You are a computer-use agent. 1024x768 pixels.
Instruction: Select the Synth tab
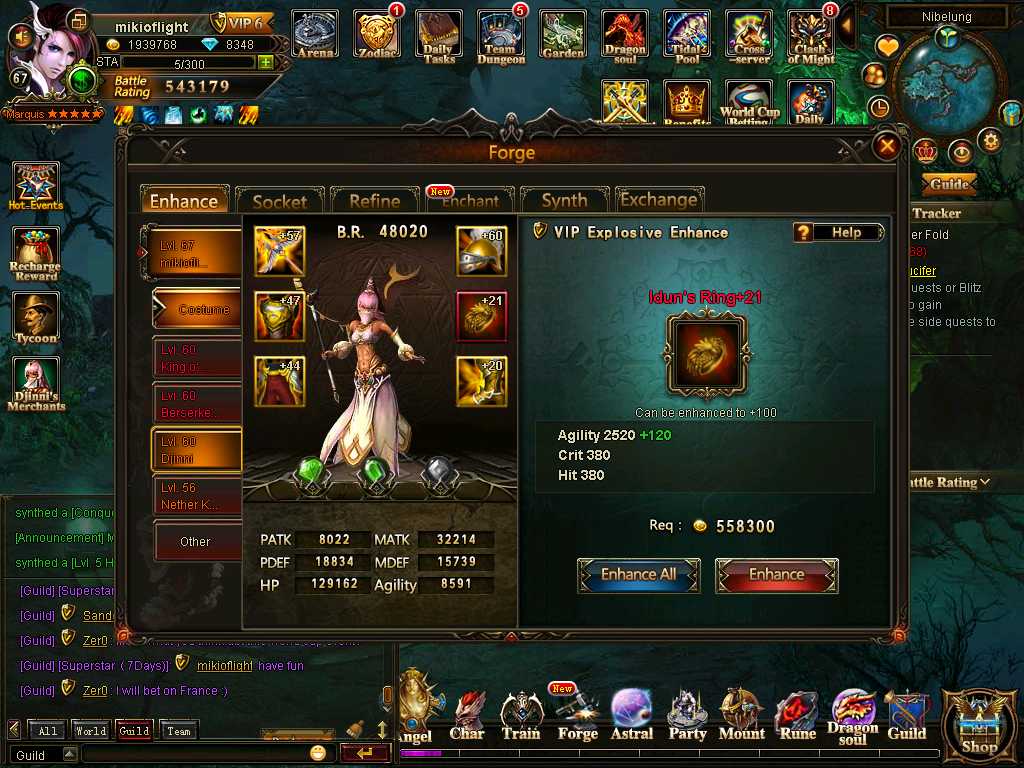564,201
